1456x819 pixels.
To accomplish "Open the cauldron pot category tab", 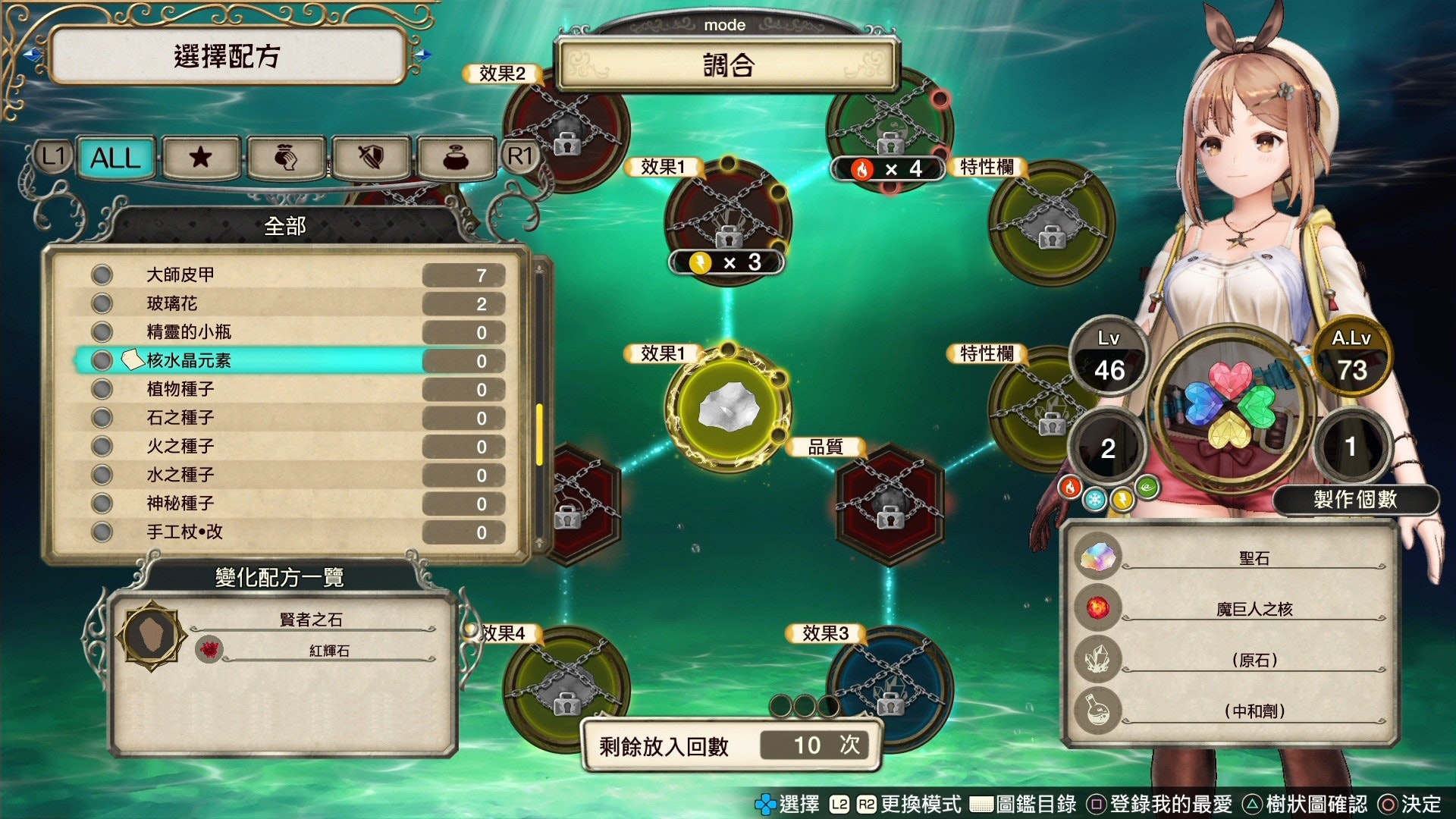I will pyautogui.click(x=455, y=158).
